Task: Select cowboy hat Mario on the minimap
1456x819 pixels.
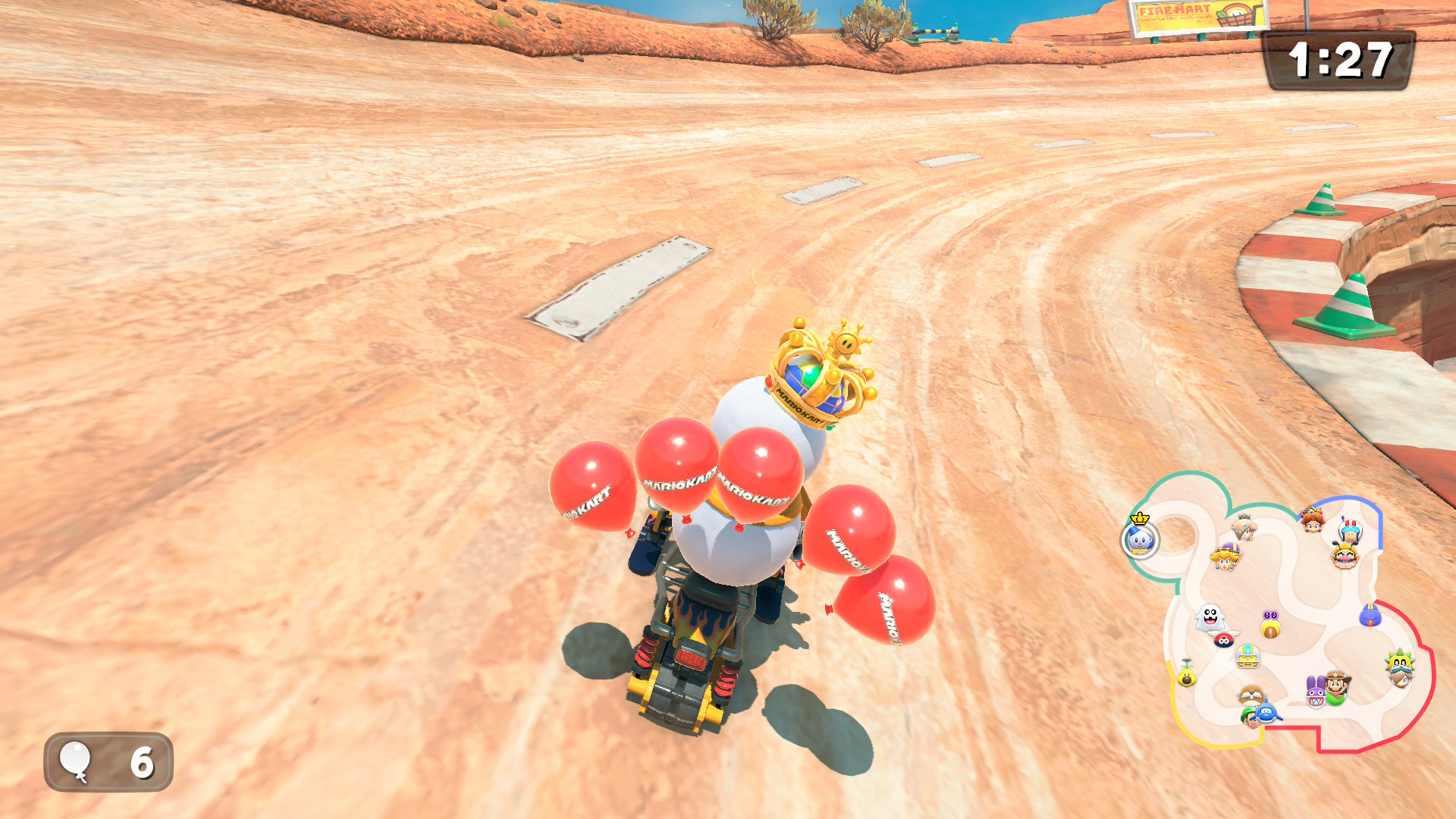Action: pyautogui.click(x=1338, y=684)
